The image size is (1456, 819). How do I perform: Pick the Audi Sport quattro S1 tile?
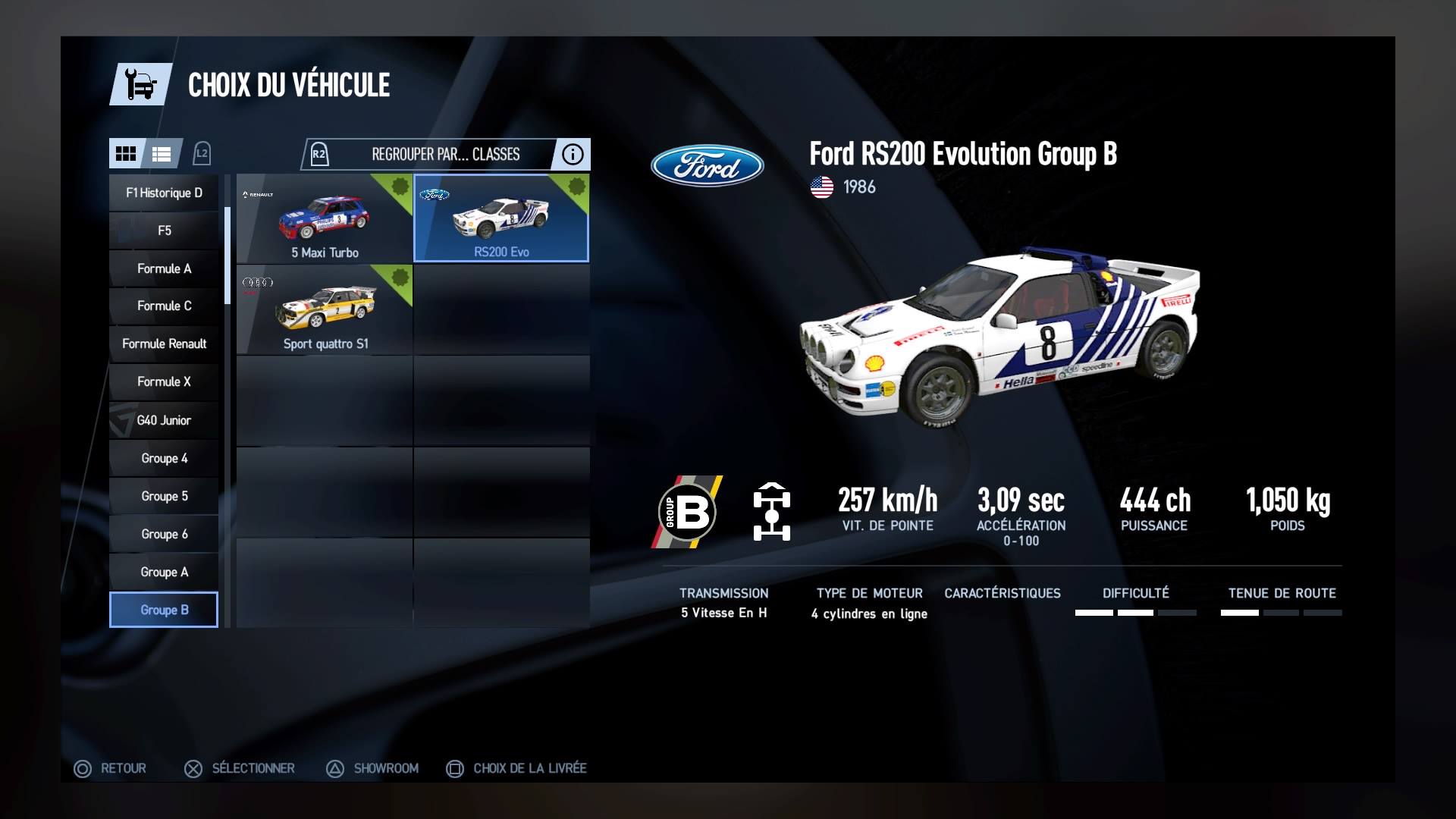(325, 309)
